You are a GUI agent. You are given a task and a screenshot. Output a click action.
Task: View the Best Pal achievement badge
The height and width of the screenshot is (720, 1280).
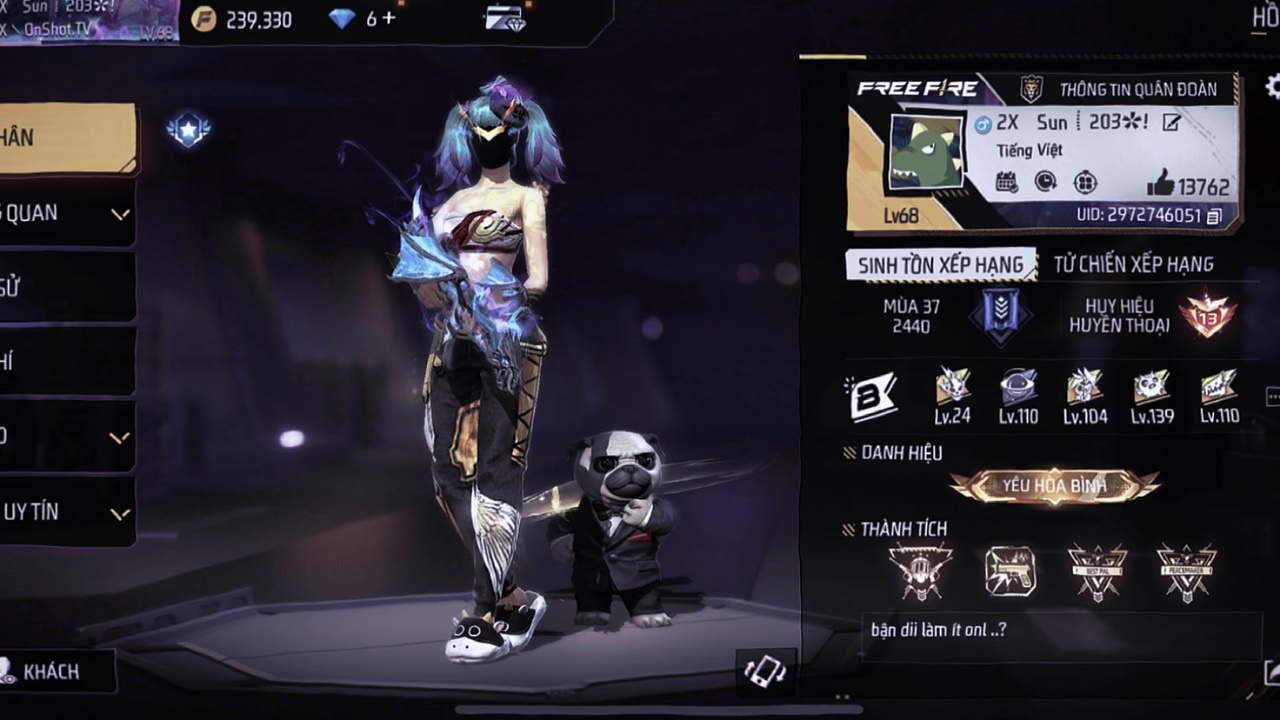tap(1097, 572)
